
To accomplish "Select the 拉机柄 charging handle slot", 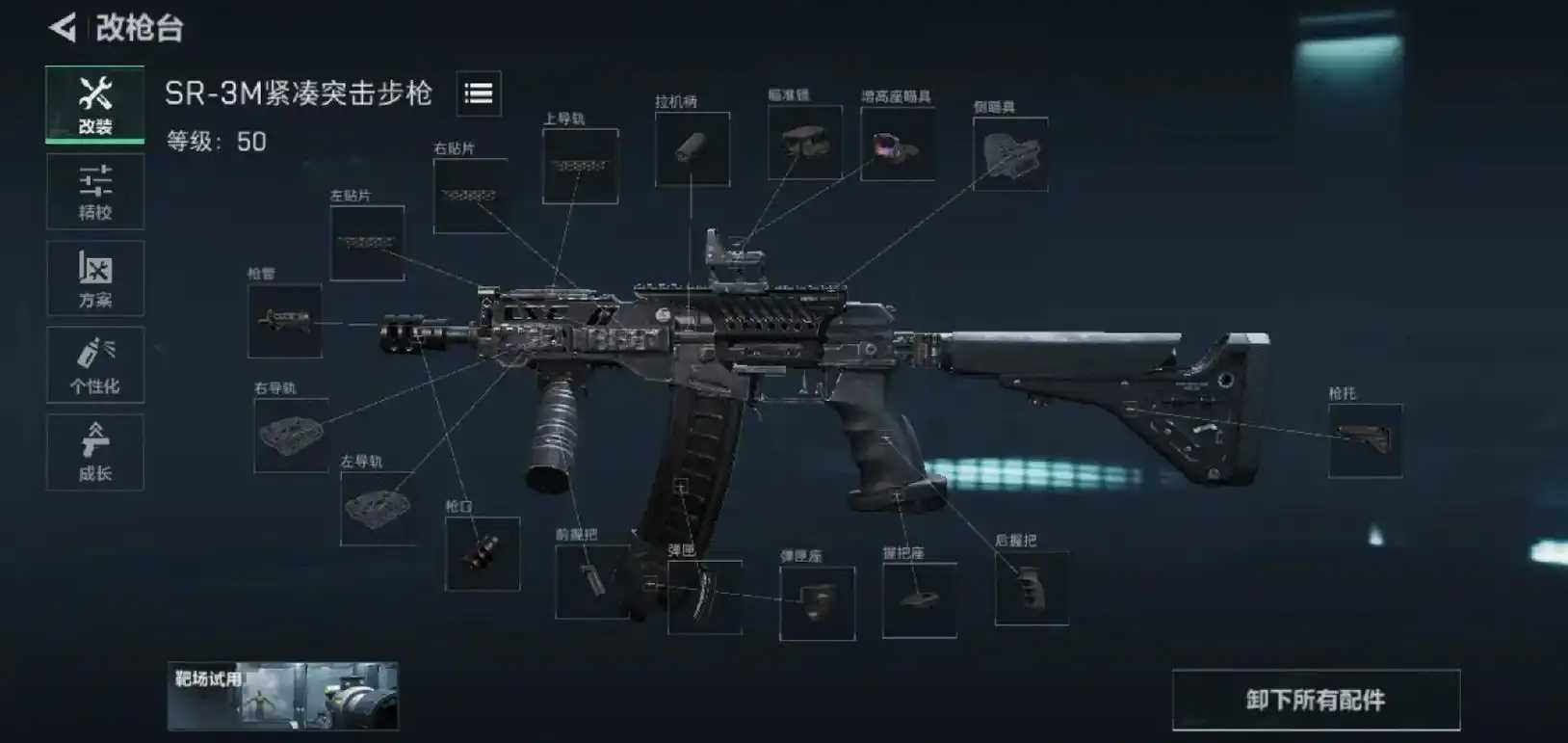I will click(x=693, y=148).
